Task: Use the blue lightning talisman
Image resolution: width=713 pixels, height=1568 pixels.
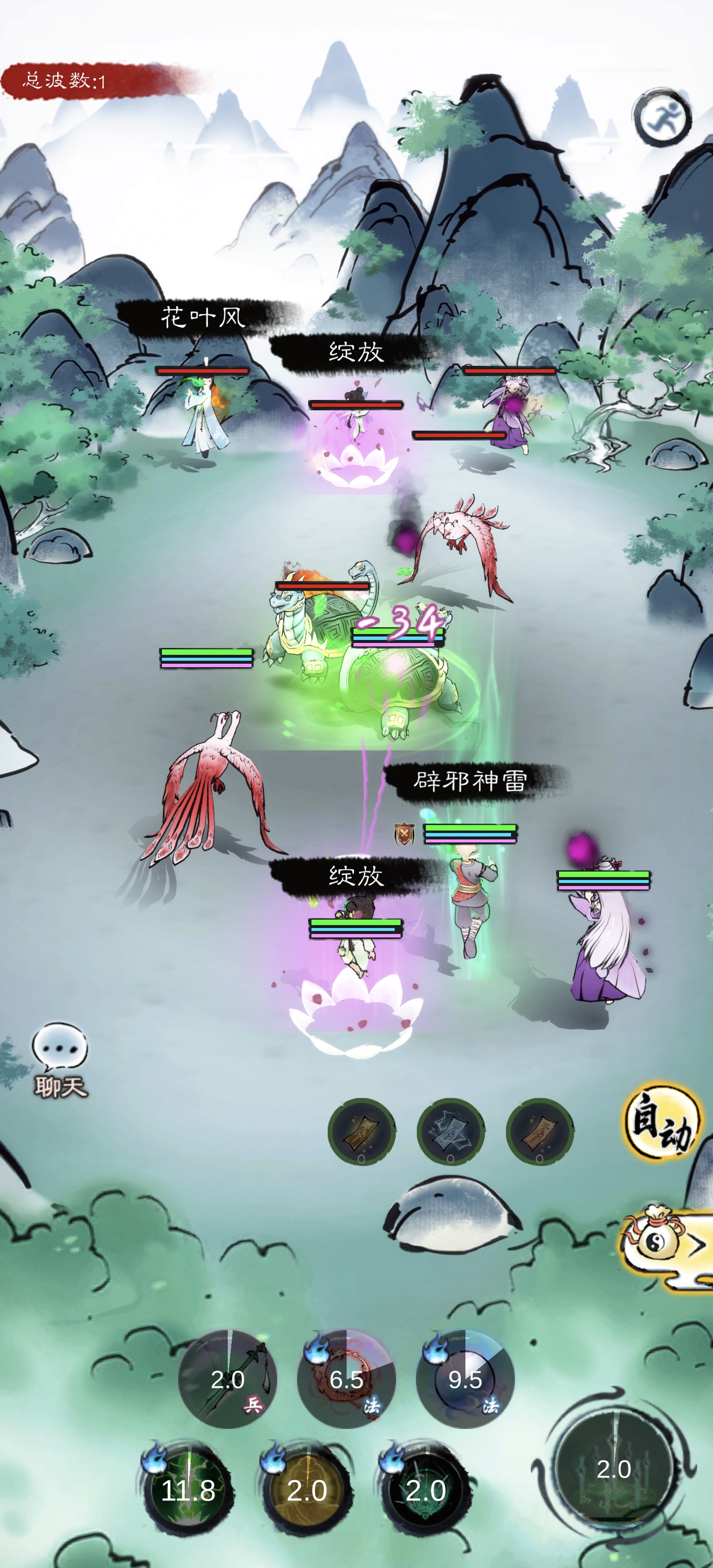Action: (x=450, y=1131)
